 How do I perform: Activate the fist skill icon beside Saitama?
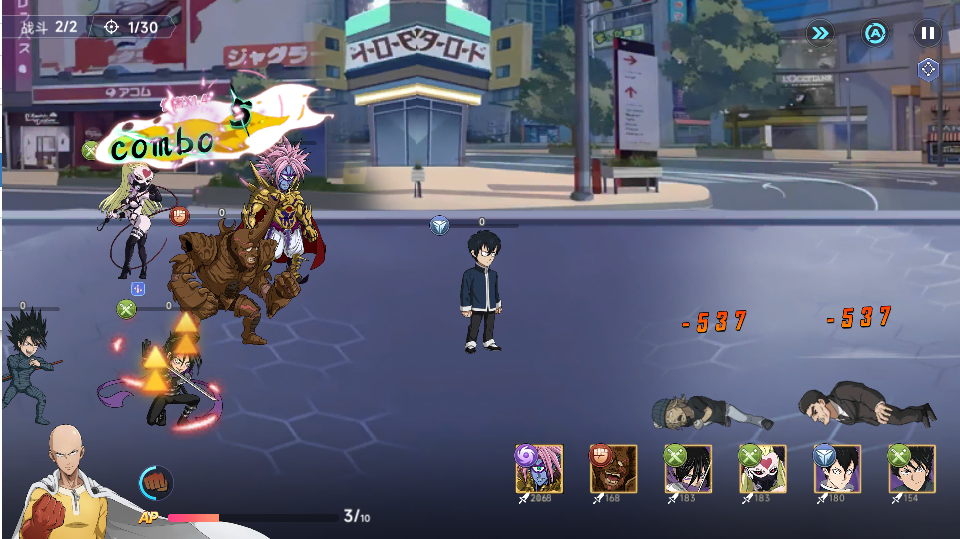pos(155,482)
